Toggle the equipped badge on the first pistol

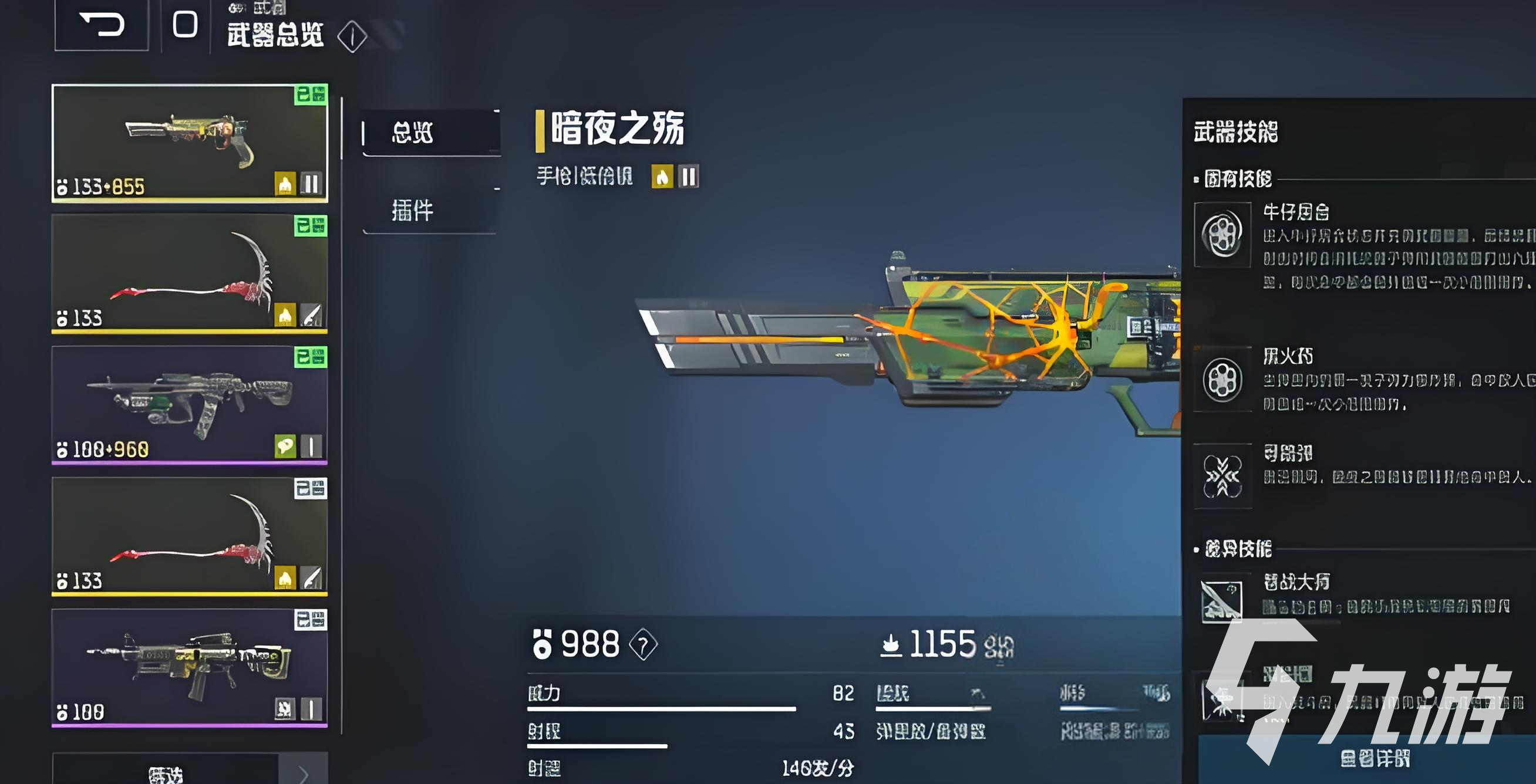[312, 93]
